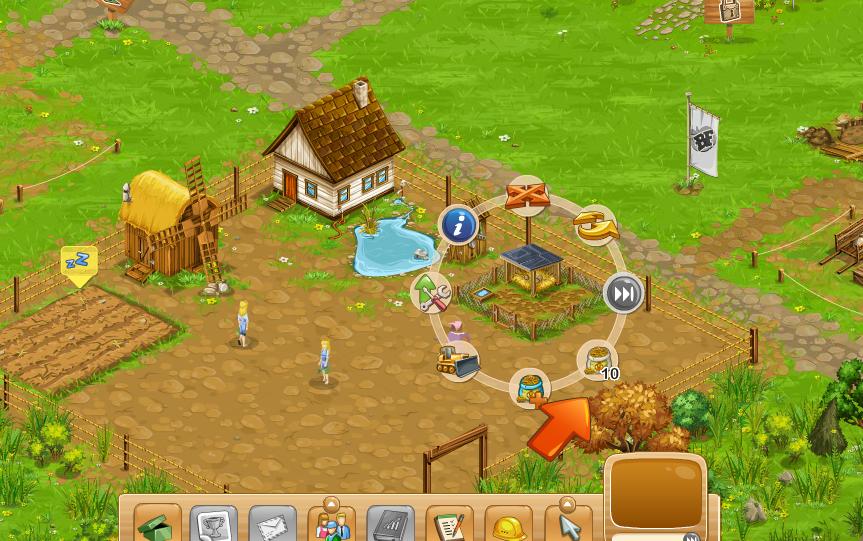Open the green box inventory button

(157, 525)
